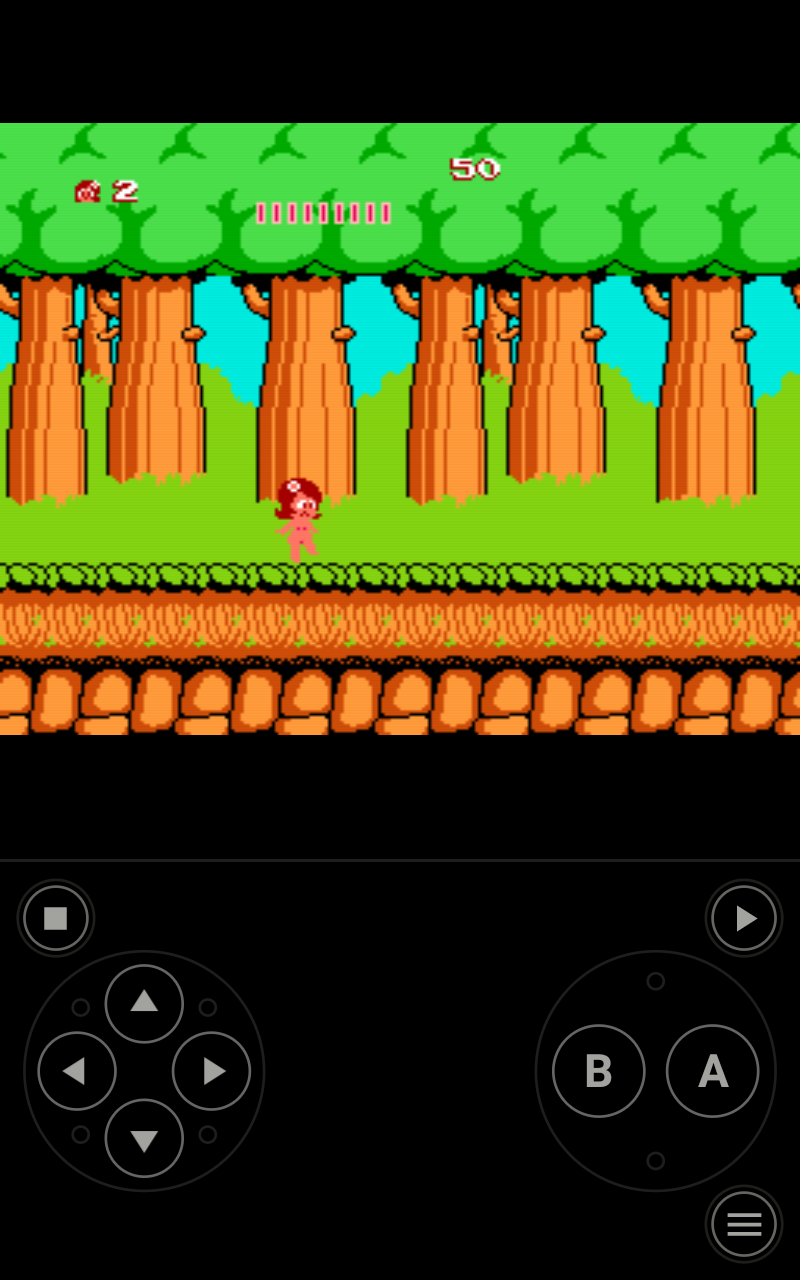Open the emulator hamburger menu
800x1280 pixels.
[744, 1224]
